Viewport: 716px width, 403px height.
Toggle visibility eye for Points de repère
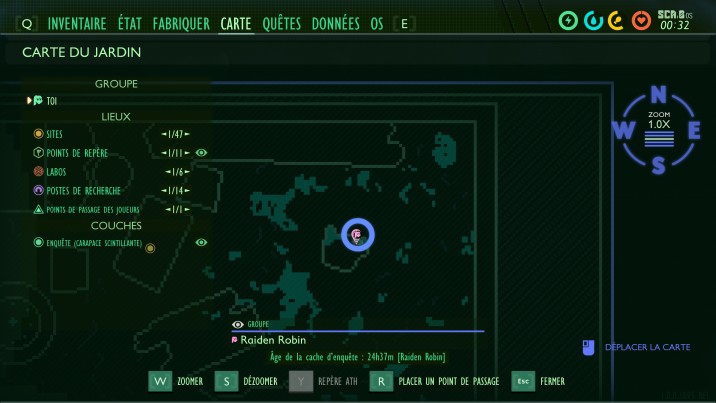(x=201, y=153)
